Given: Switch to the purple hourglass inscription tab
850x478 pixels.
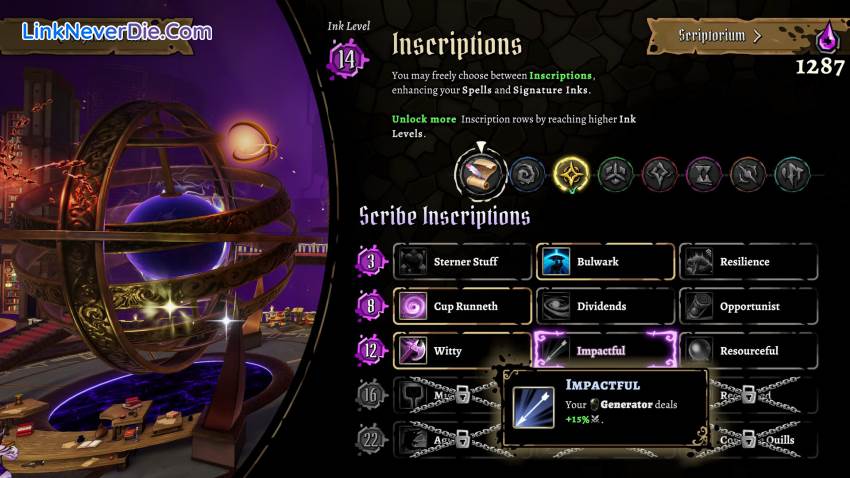Looking at the screenshot, I should (x=703, y=175).
